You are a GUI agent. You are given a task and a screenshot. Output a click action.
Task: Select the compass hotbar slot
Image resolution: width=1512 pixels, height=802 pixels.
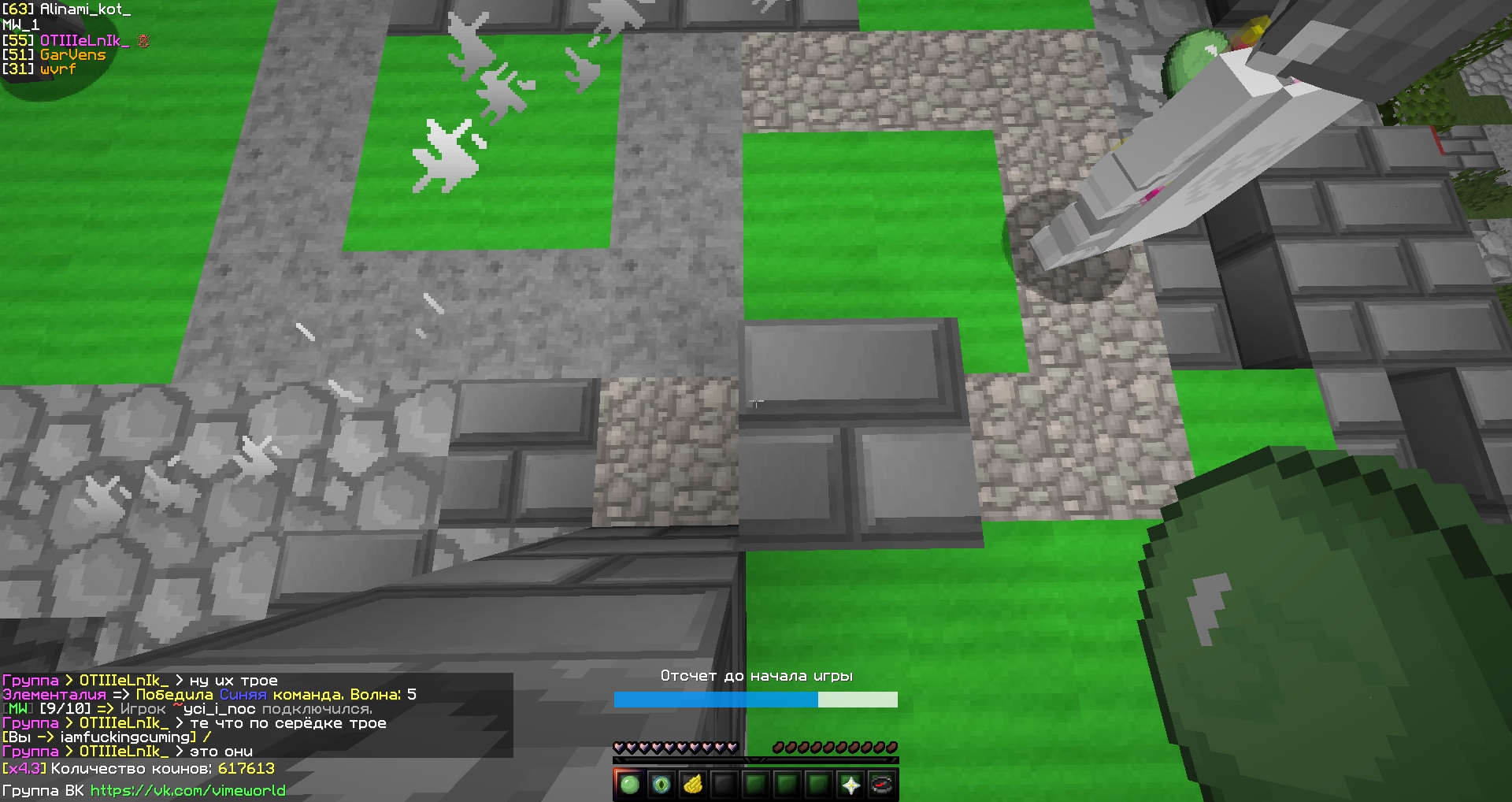click(x=882, y=785)
